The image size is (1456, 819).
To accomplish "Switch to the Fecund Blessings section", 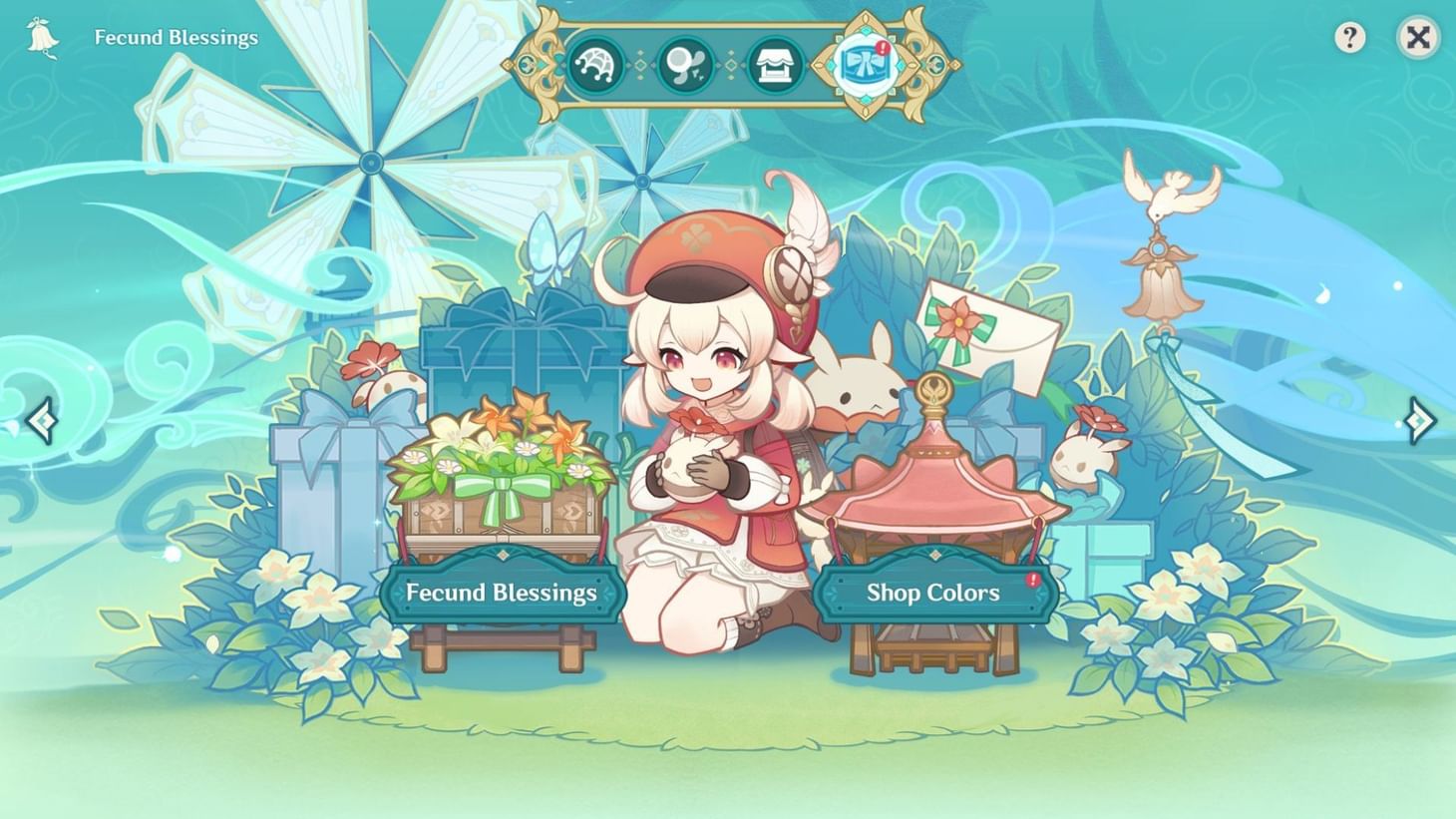I will [x=502, y=593].
